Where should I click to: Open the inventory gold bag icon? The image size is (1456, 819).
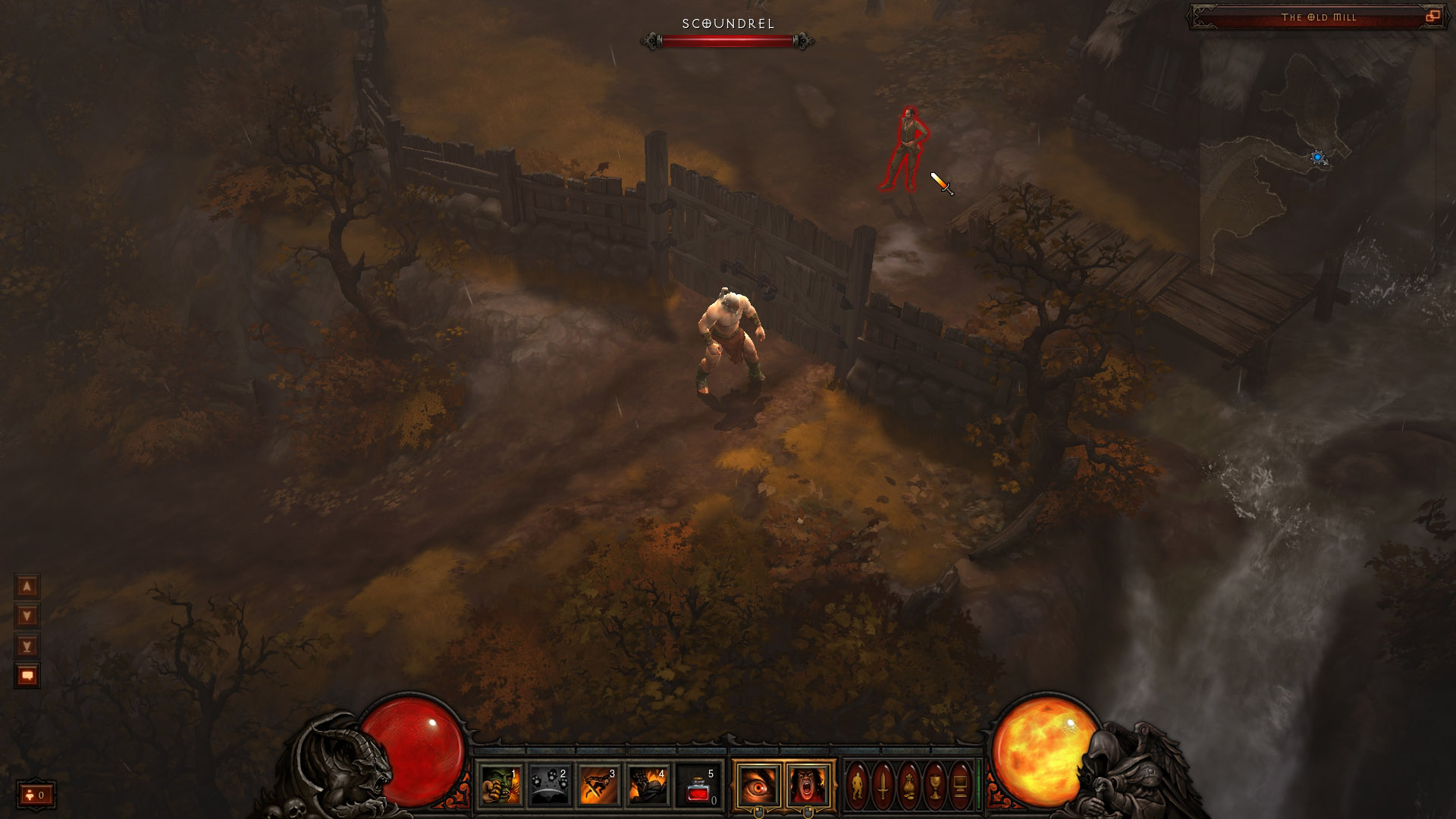click(908, 786)
